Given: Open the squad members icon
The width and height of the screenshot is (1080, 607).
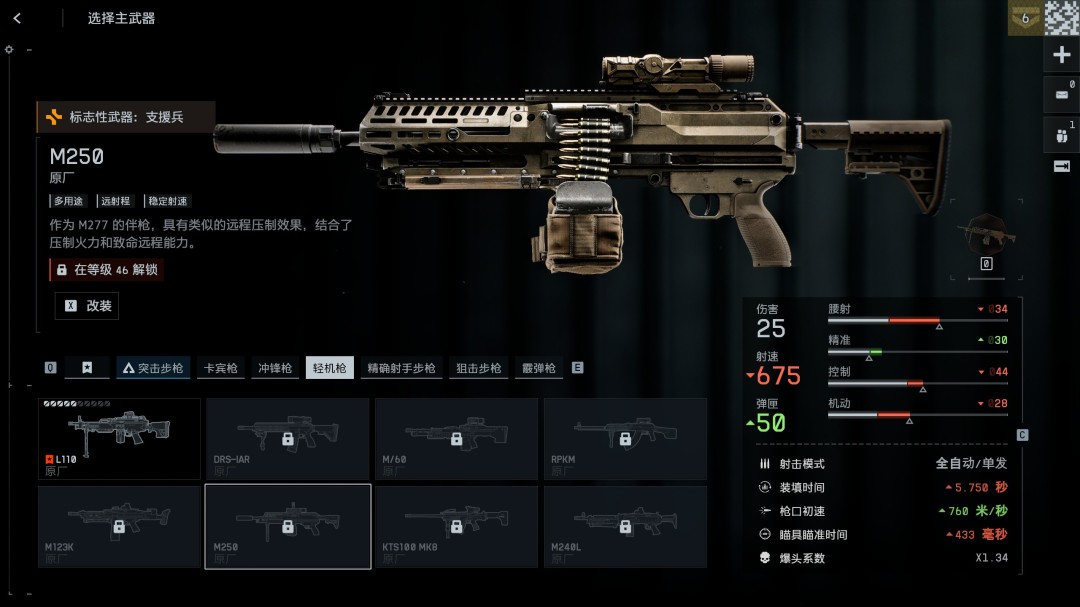Looking at the screenshot, I should coord(1062,133).
